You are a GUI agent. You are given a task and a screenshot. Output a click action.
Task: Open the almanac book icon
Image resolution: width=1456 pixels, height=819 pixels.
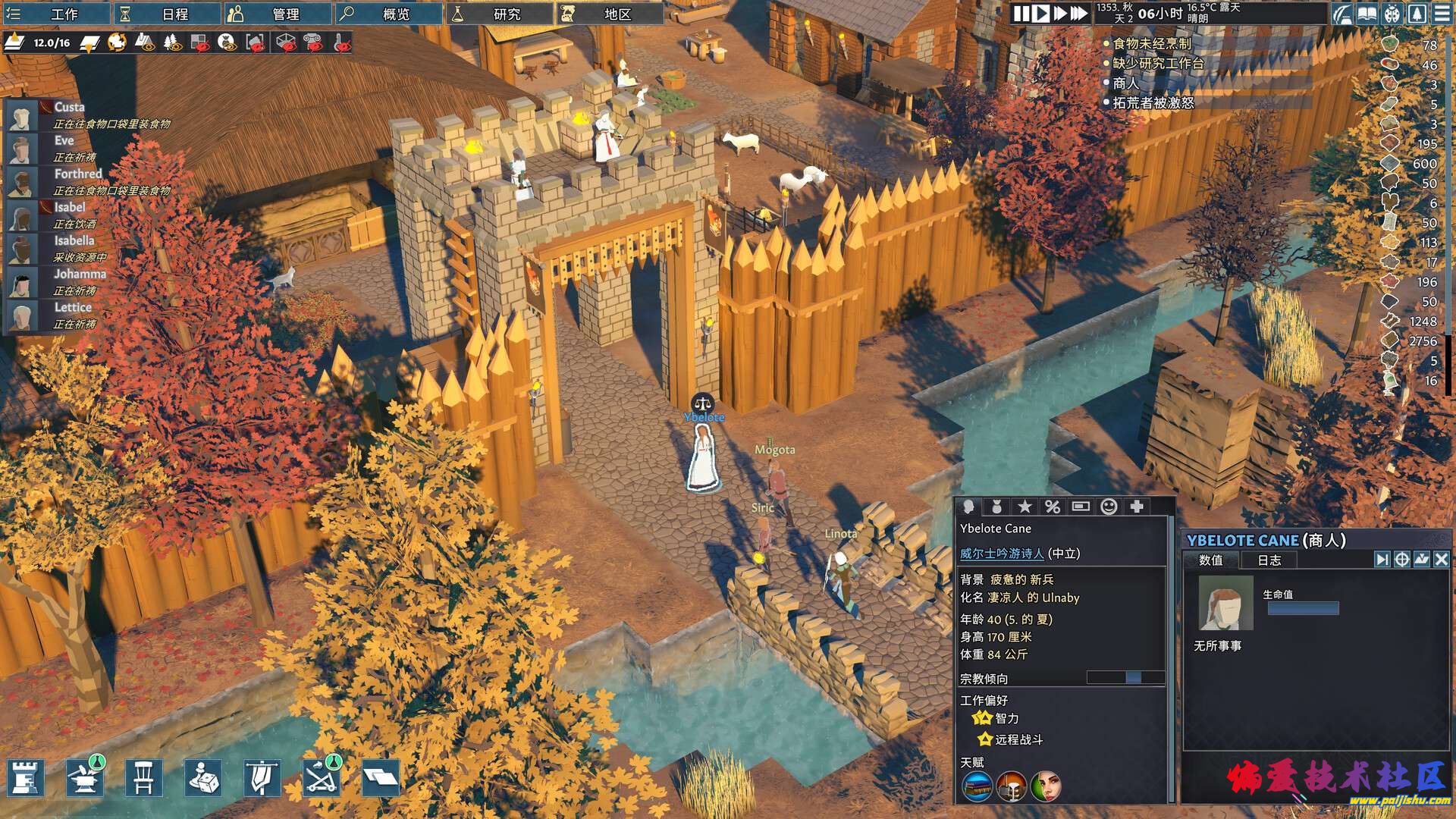point(1367,14)
